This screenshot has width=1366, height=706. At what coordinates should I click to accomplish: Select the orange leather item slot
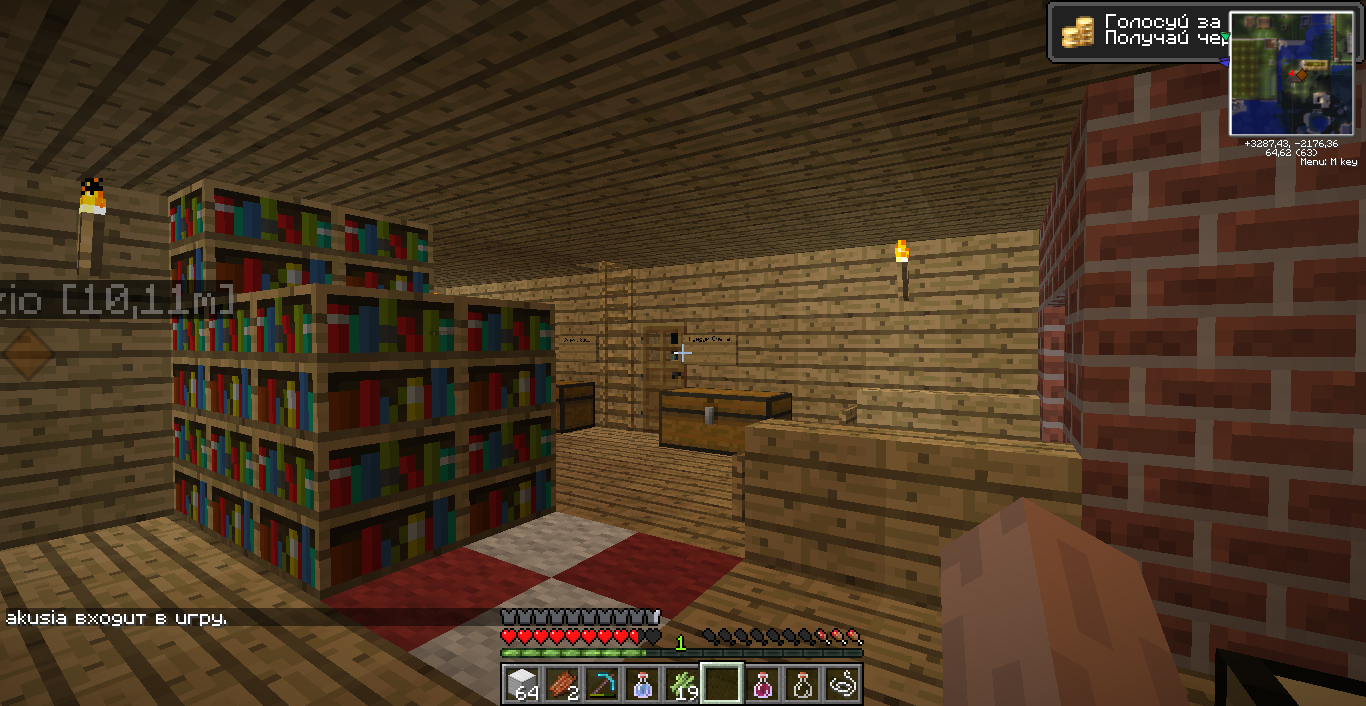click(562, 684)
